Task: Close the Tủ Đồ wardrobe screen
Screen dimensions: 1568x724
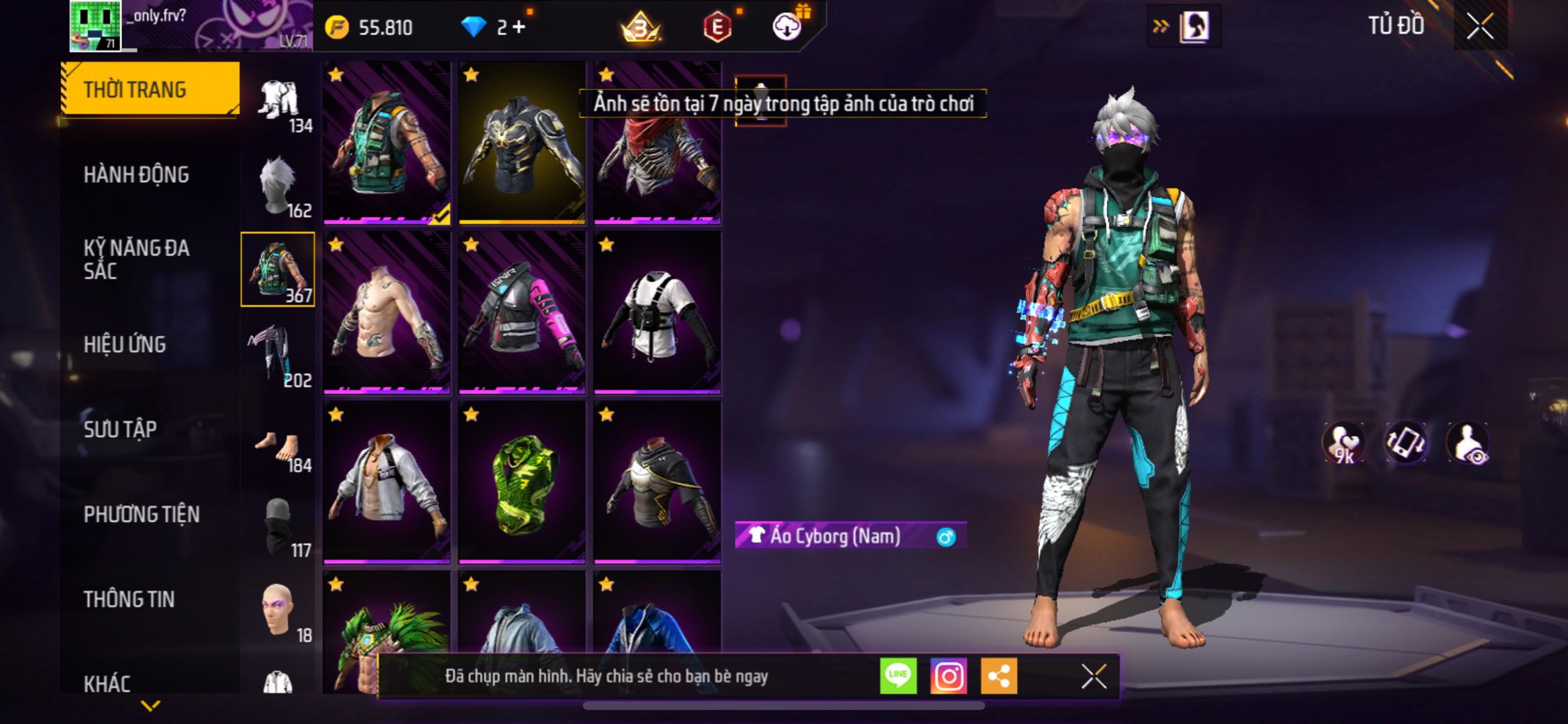Action: click(1480, 27)
